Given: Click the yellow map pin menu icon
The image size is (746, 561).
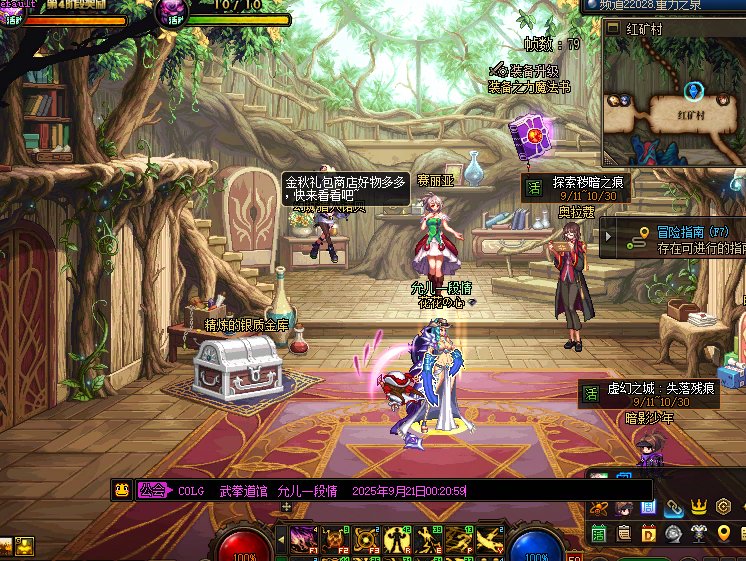Looking at the screenshot, I should [724, 533].
